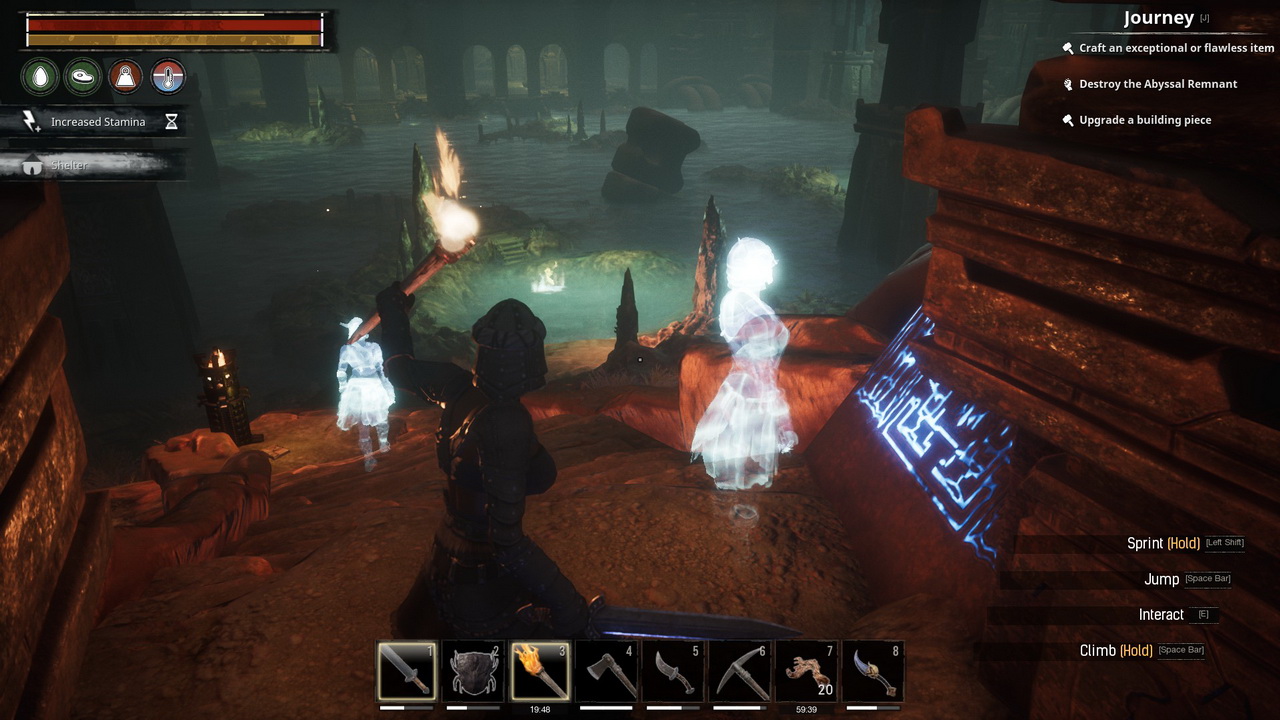Equip the pickaxe from hotbar slot 6
Viewport: 1280px width, 720px height.
click(740, 671)
